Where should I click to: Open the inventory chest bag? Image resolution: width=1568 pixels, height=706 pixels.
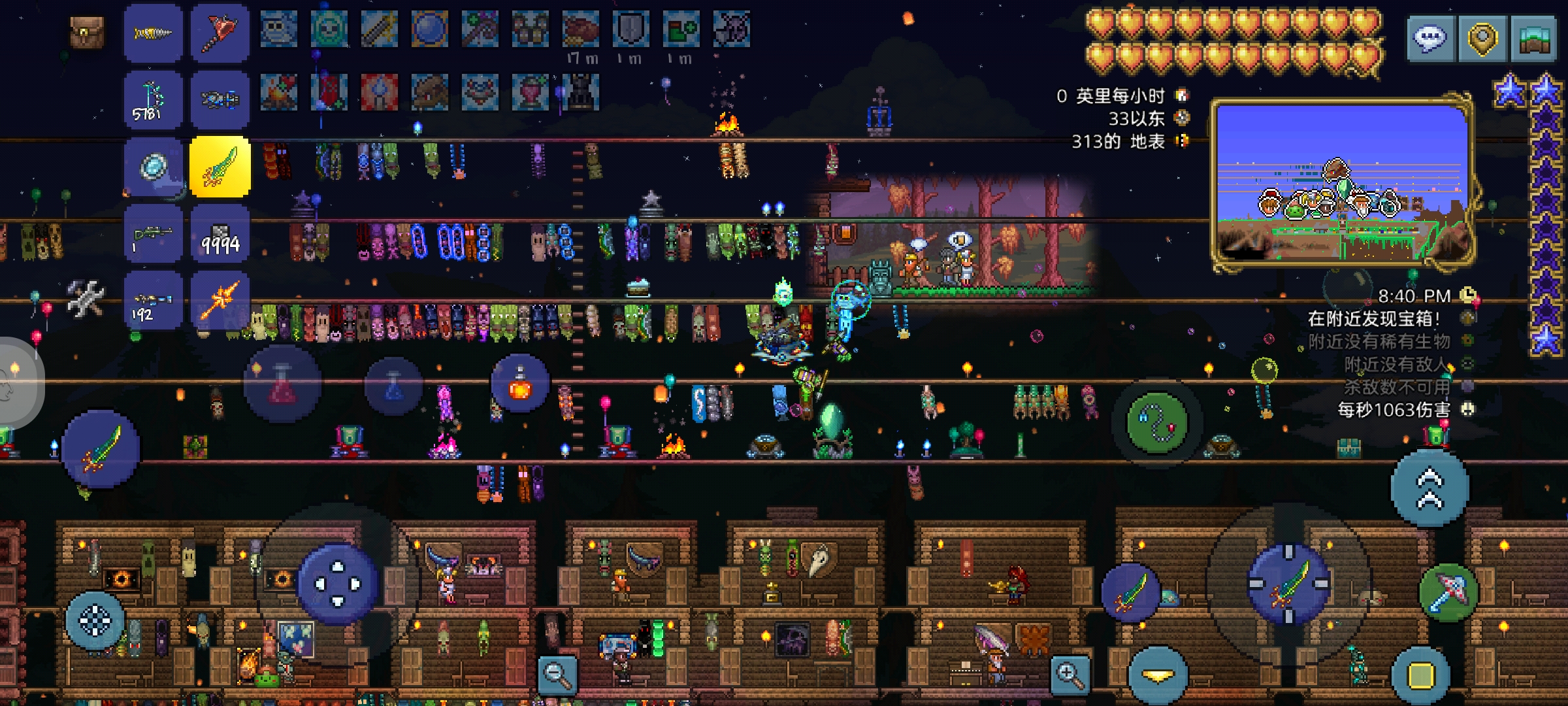pyautogui.click(x=87, y=32)
